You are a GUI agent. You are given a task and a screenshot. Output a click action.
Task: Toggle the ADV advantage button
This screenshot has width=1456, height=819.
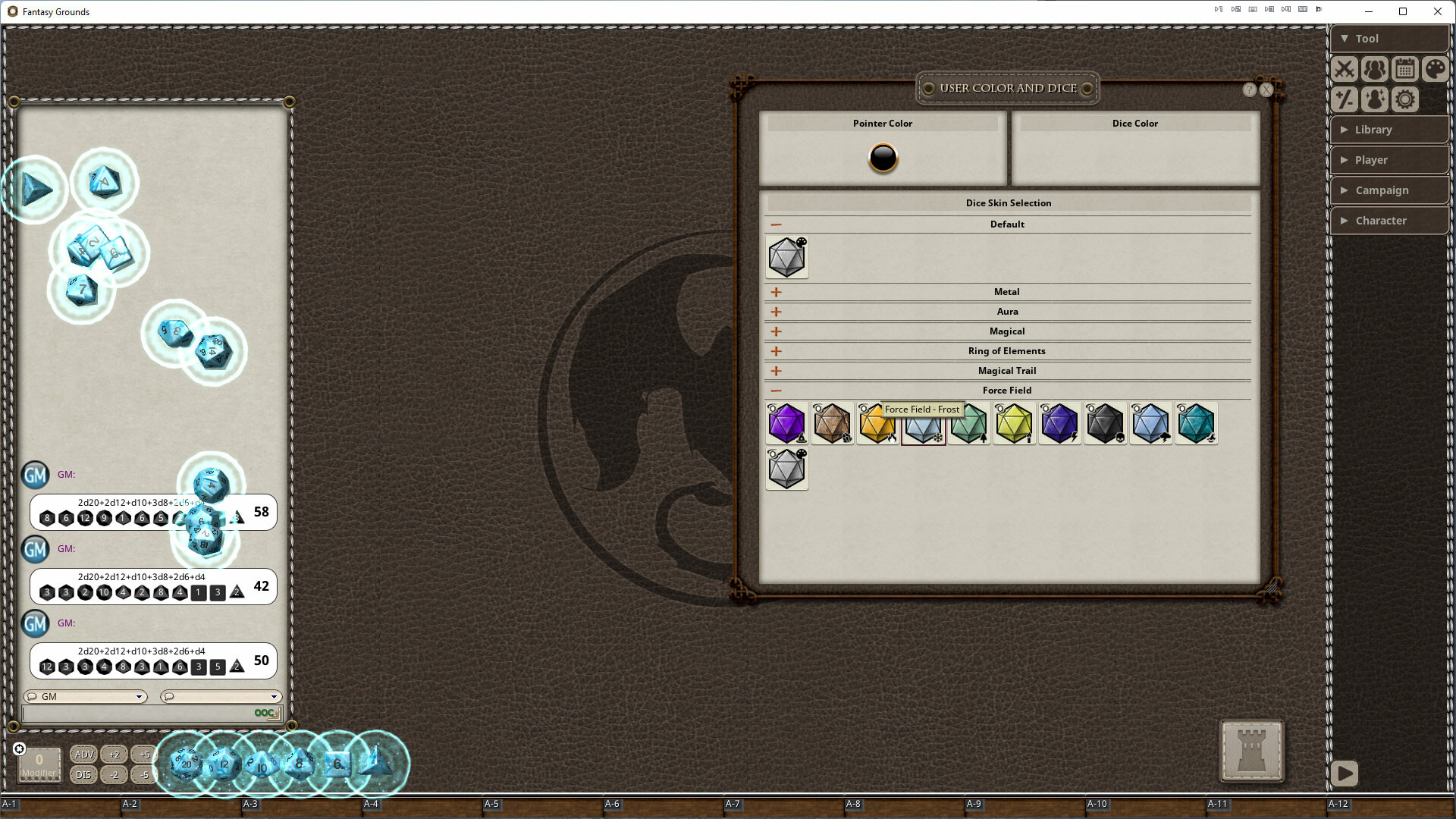click(83, 755)
